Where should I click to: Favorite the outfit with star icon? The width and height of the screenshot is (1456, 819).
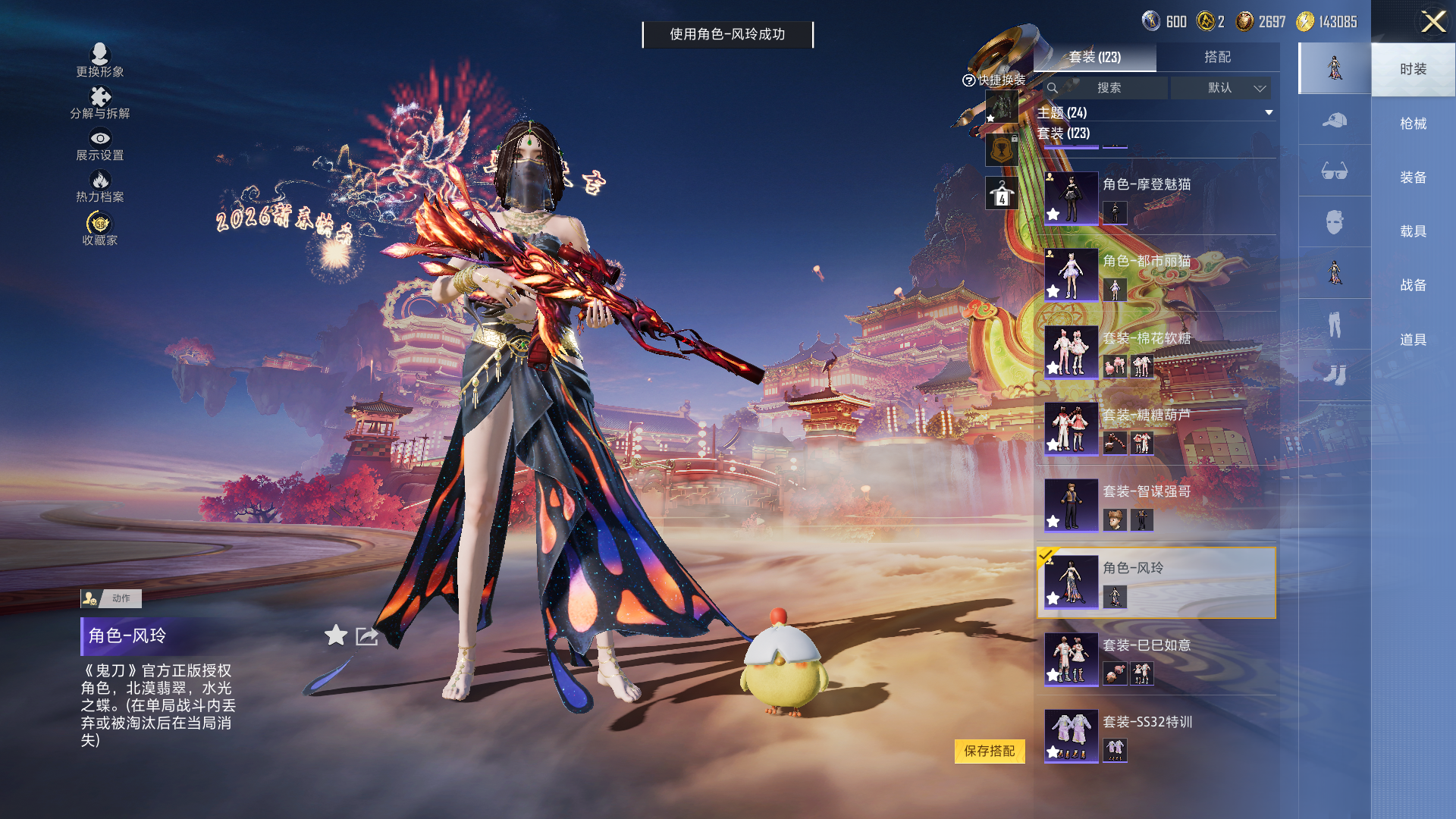point(336,635)
